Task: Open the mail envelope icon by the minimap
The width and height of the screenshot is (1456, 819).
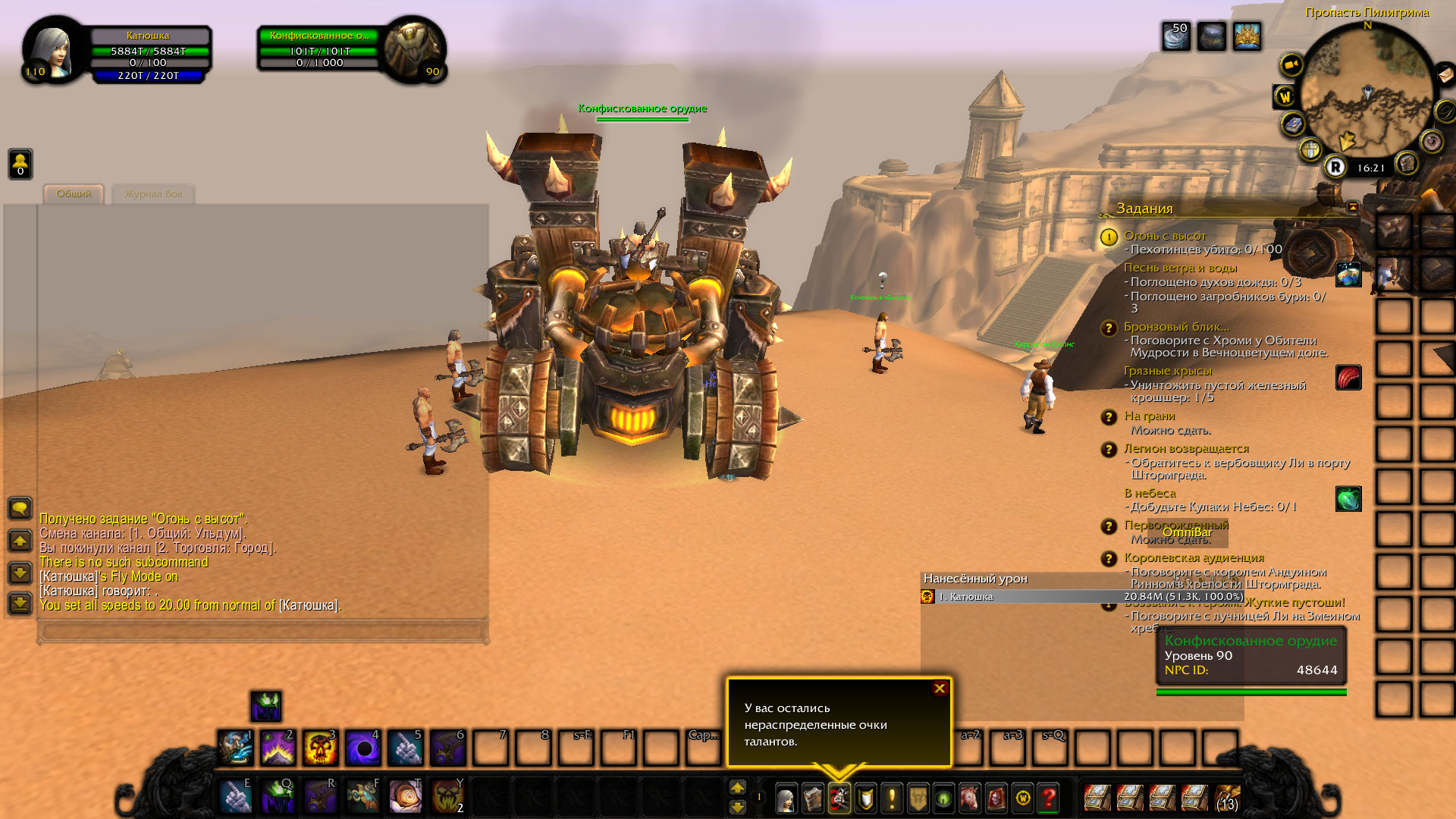Action: [x=1445, y=74]
